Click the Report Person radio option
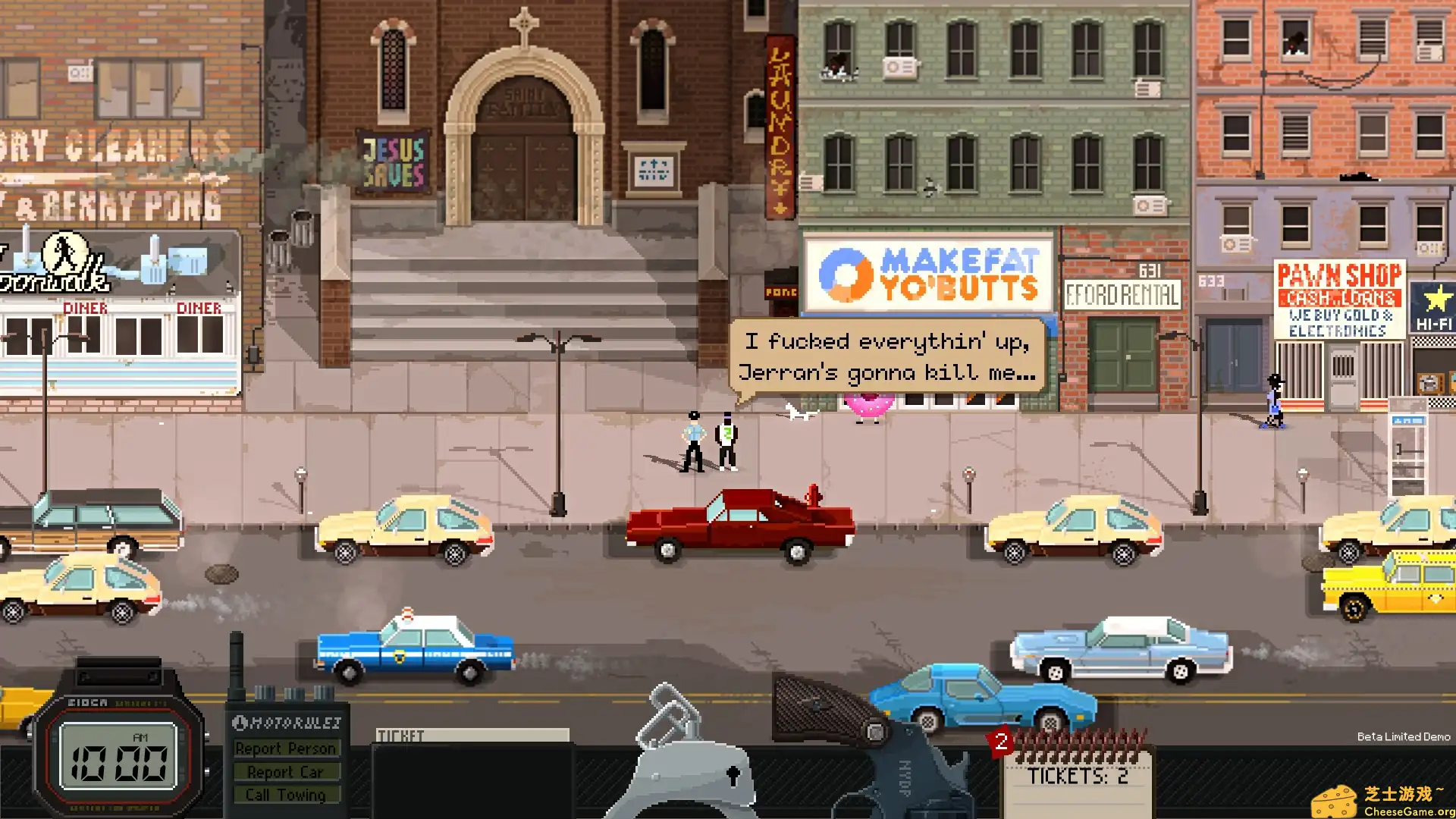Screen dimensions: 1456x819 coord(287,748)
